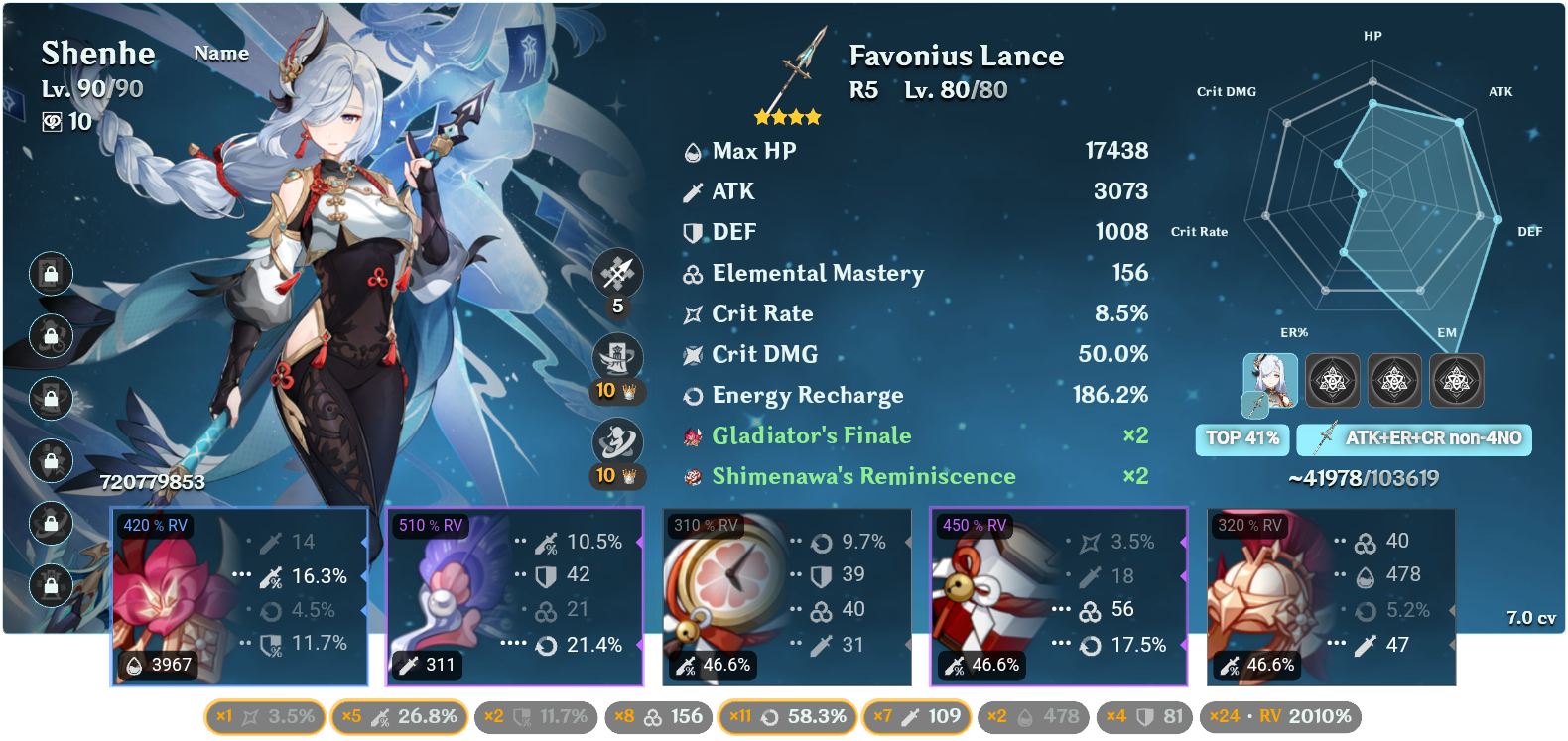
Task: Click the Gladiator's Finale set icon
Action: (691, 435)
